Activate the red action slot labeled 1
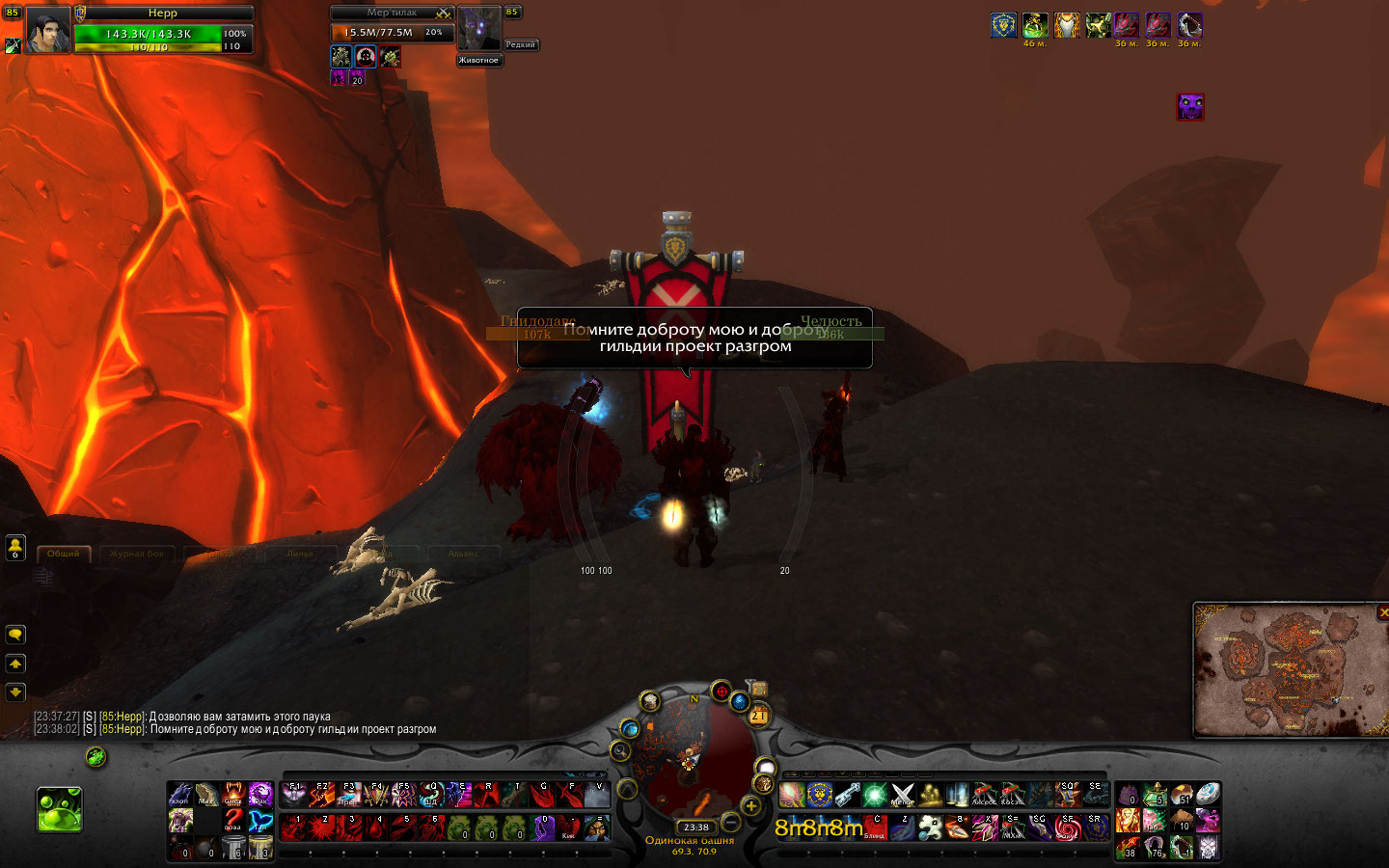 (294, 827)
